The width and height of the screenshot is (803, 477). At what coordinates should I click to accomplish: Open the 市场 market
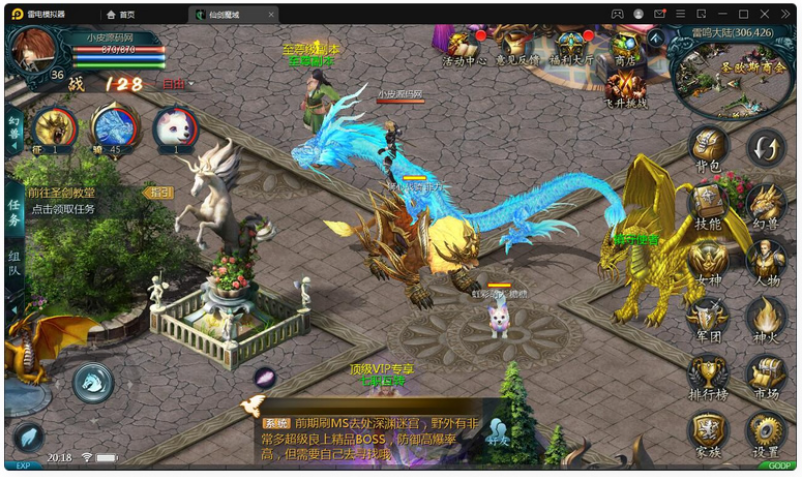pos(766,376)
